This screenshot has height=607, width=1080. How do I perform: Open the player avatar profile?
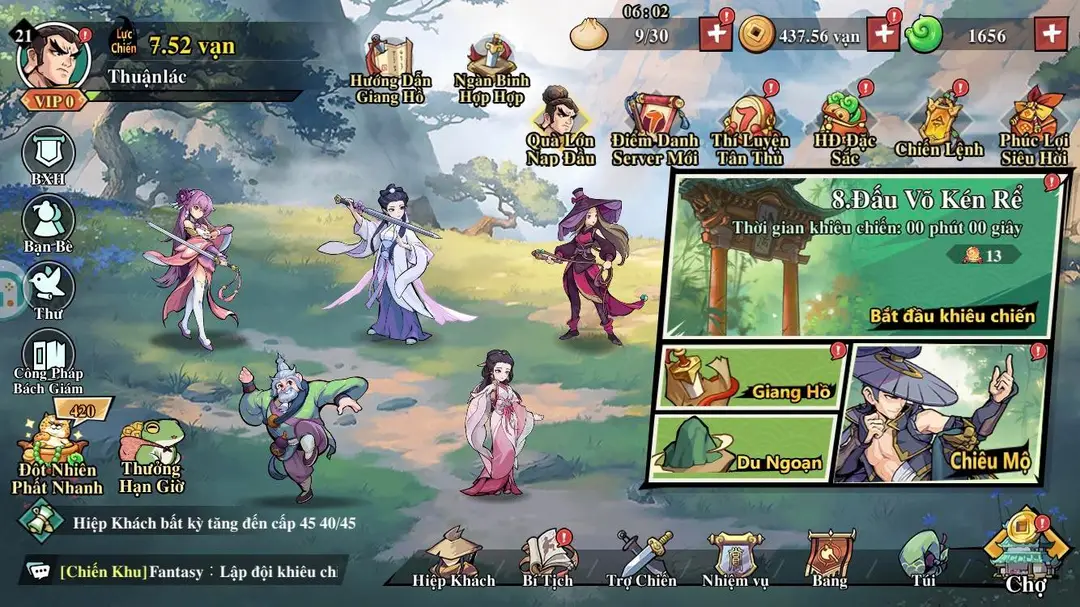pyautogui.click(x=54, y=57)
